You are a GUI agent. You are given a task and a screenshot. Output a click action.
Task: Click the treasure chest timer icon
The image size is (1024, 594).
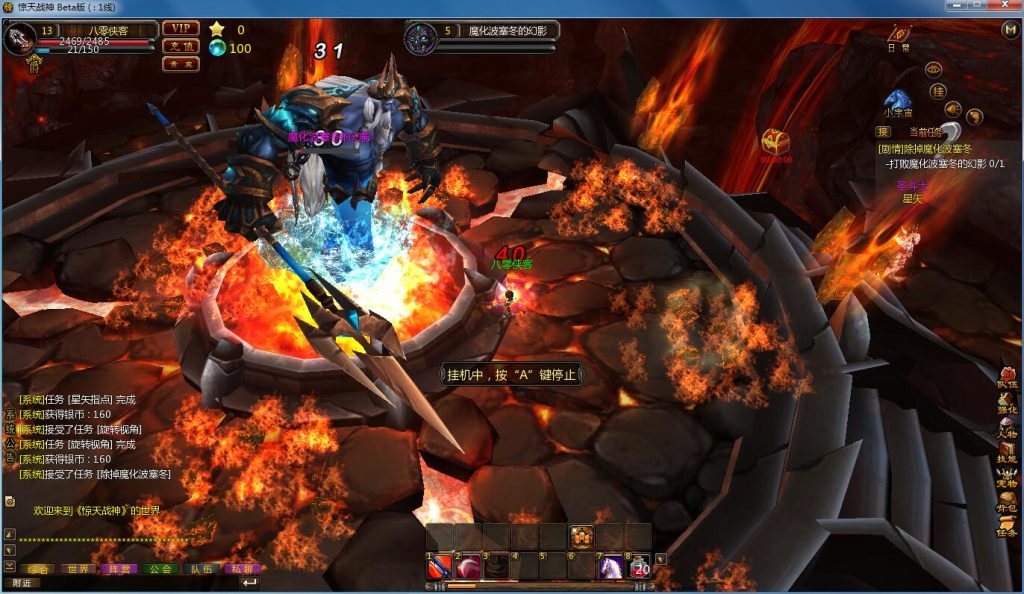(775, 142)
